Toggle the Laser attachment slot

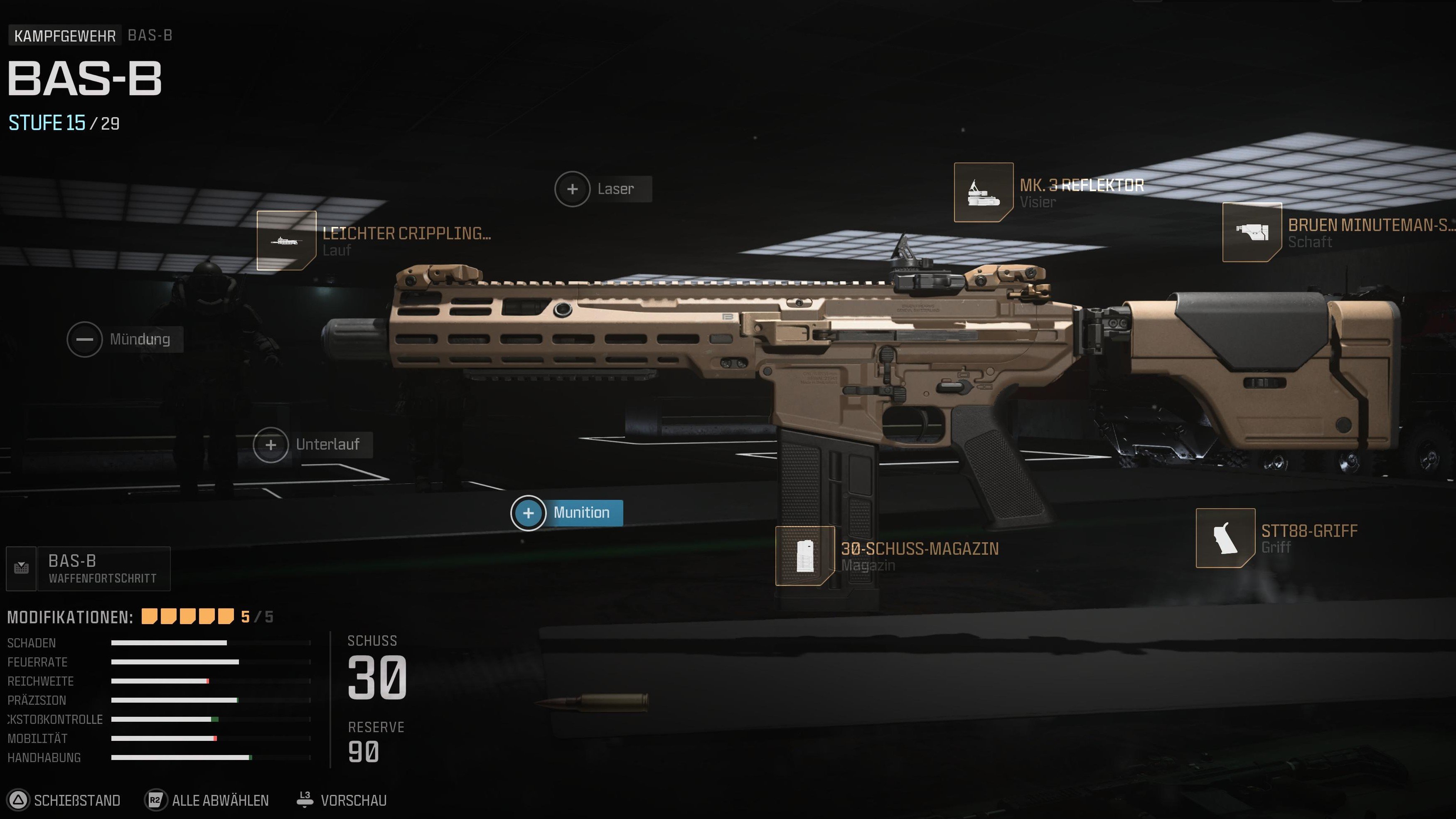(x=572, y=188)
